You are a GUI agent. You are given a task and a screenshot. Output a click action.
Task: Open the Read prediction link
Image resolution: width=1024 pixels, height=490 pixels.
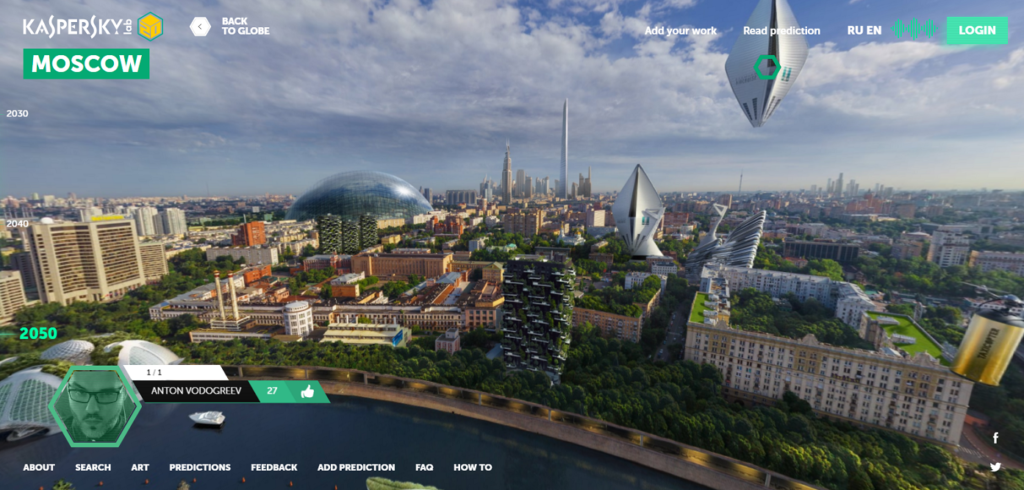click(781, 31)
